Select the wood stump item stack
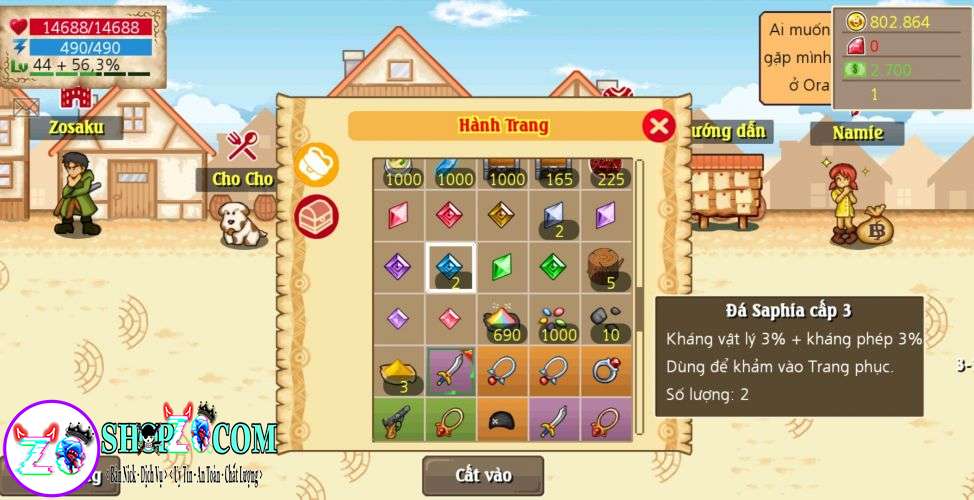974x500 pixels. (x=606, y=267)
